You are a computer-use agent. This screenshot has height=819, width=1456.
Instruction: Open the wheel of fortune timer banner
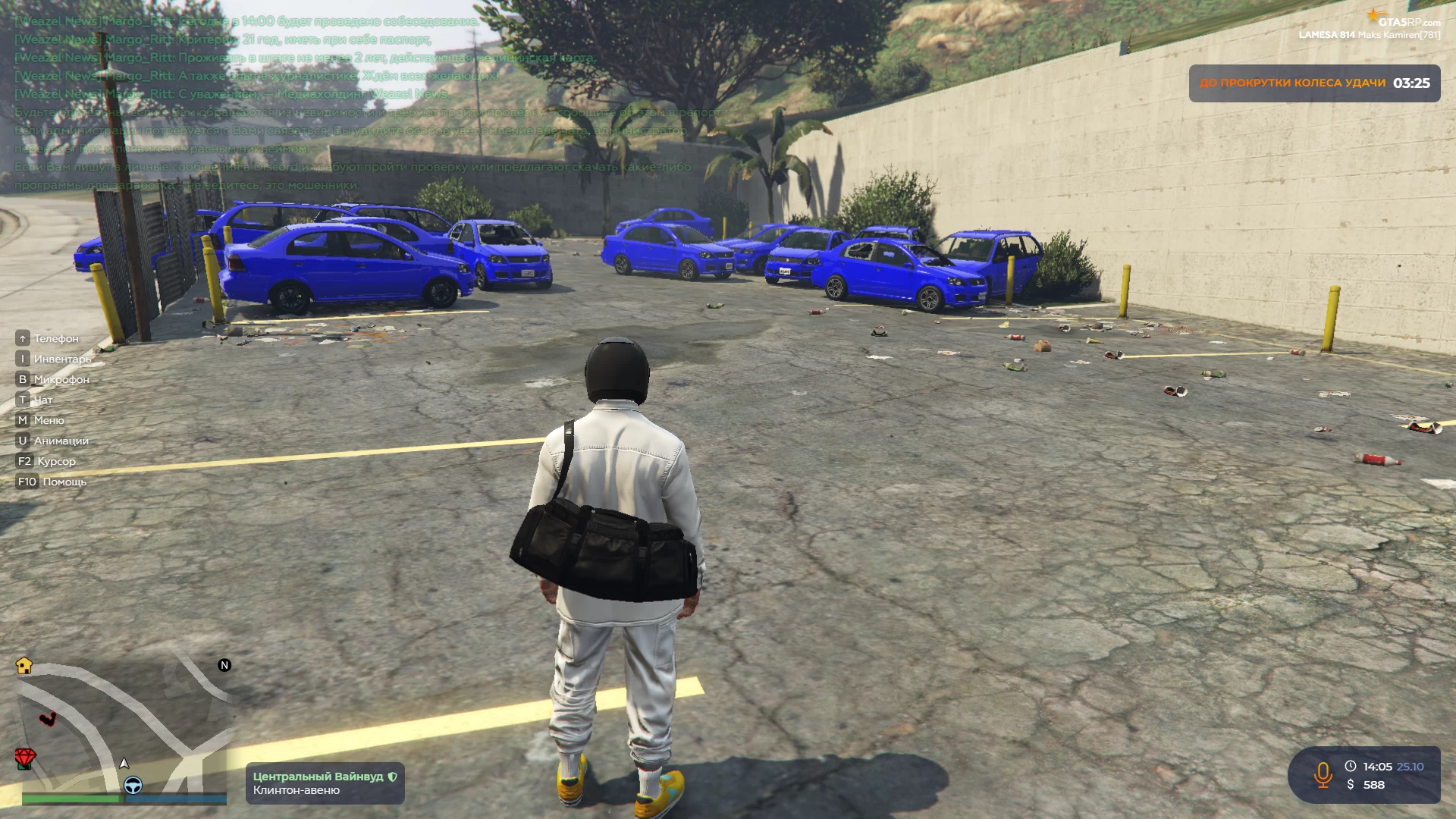1313,83
